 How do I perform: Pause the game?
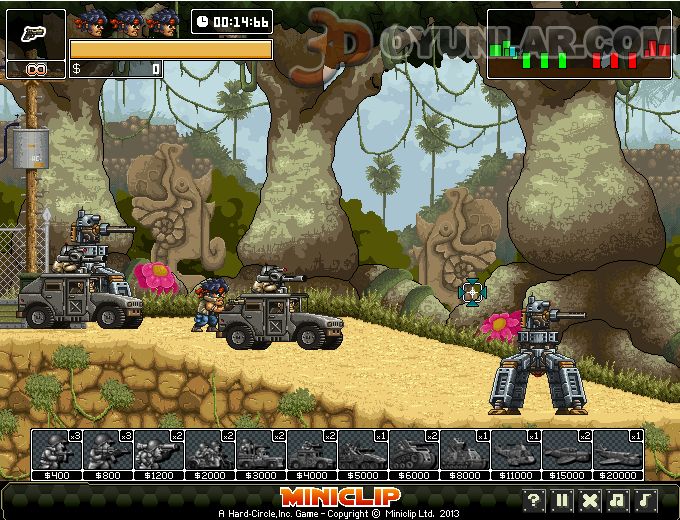562,500
